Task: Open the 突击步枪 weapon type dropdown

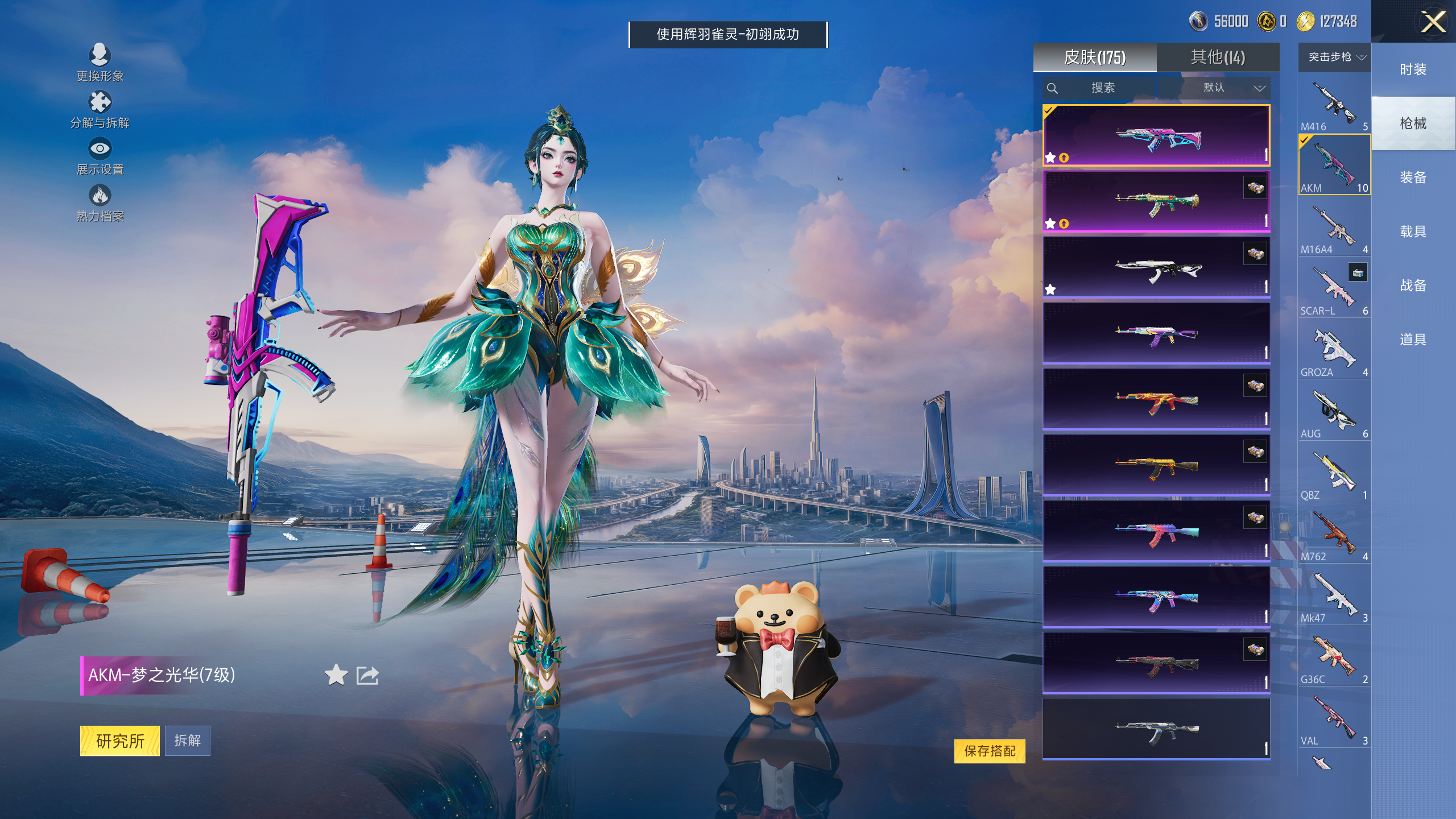Action: 1334,57
